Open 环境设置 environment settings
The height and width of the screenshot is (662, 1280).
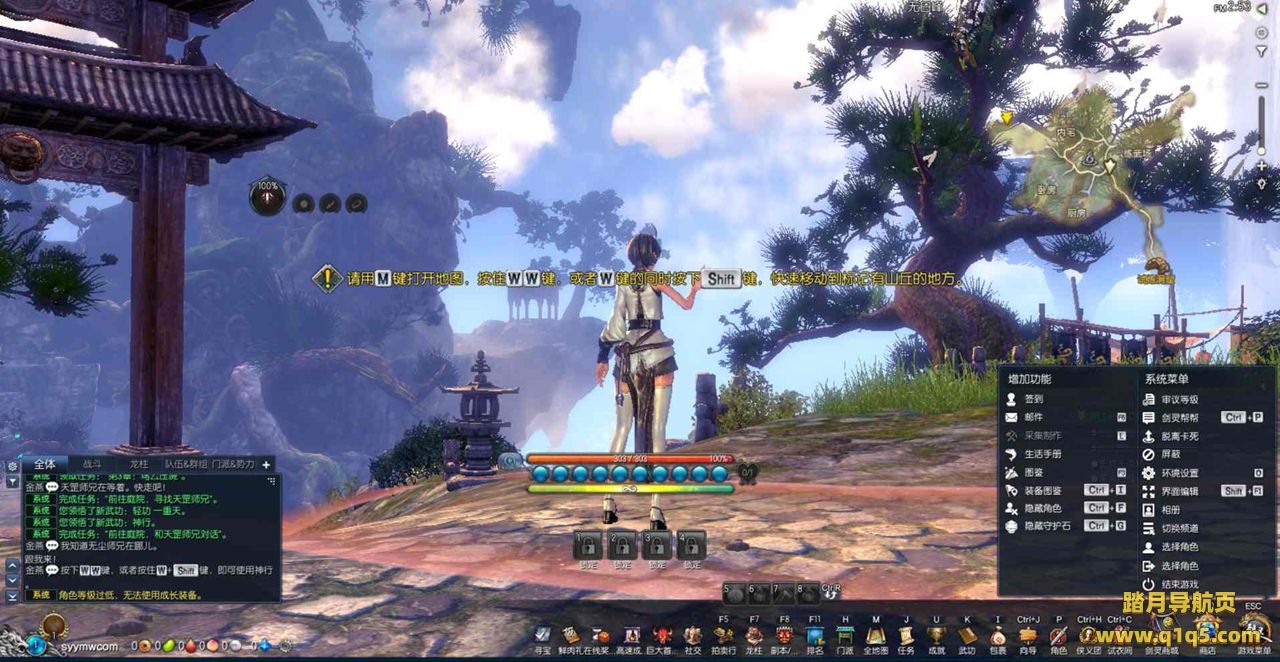click(1179, 473)
